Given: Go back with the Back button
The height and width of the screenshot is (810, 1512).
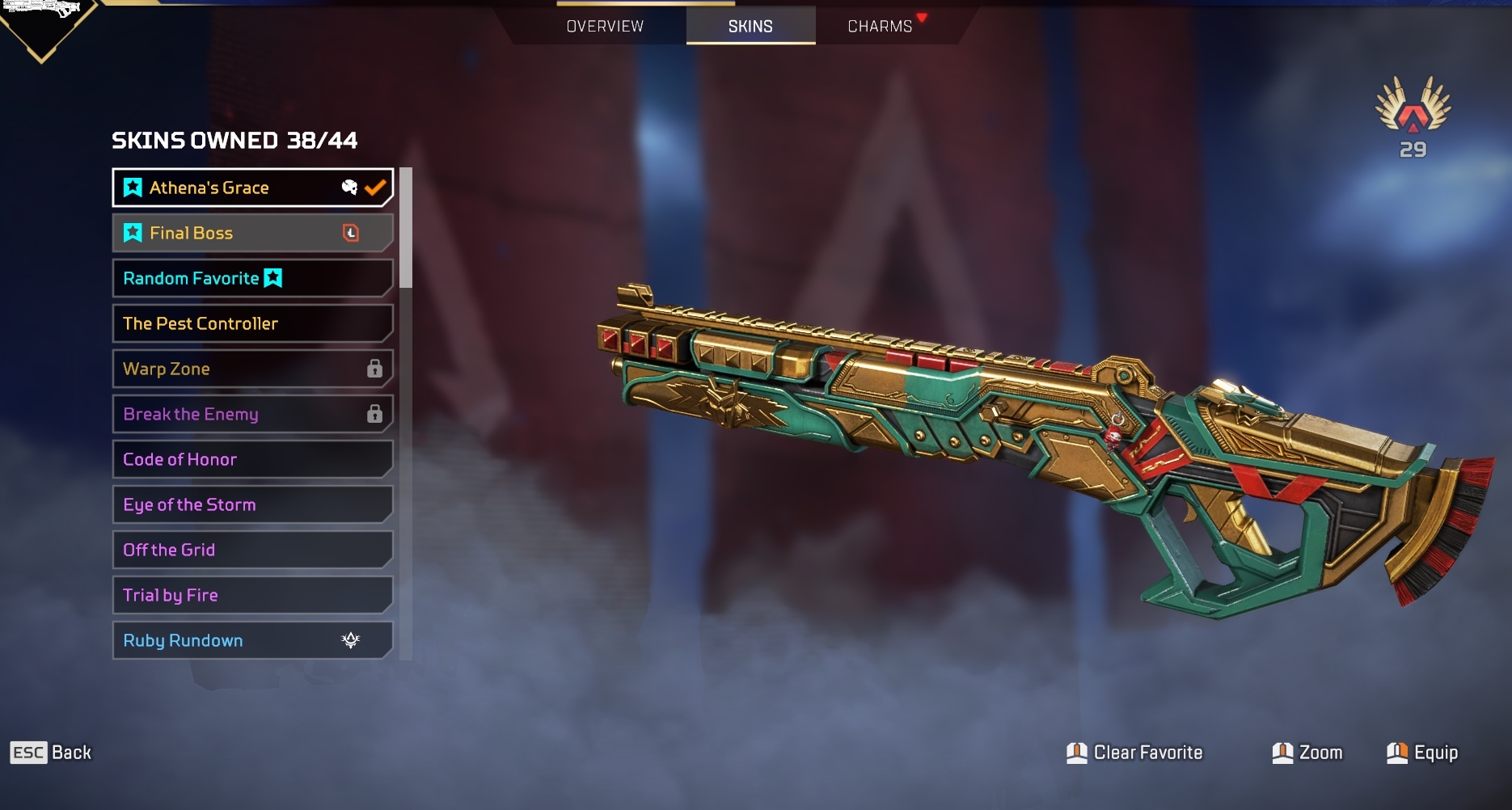Looking at the screenshot, I should (52, 753).
